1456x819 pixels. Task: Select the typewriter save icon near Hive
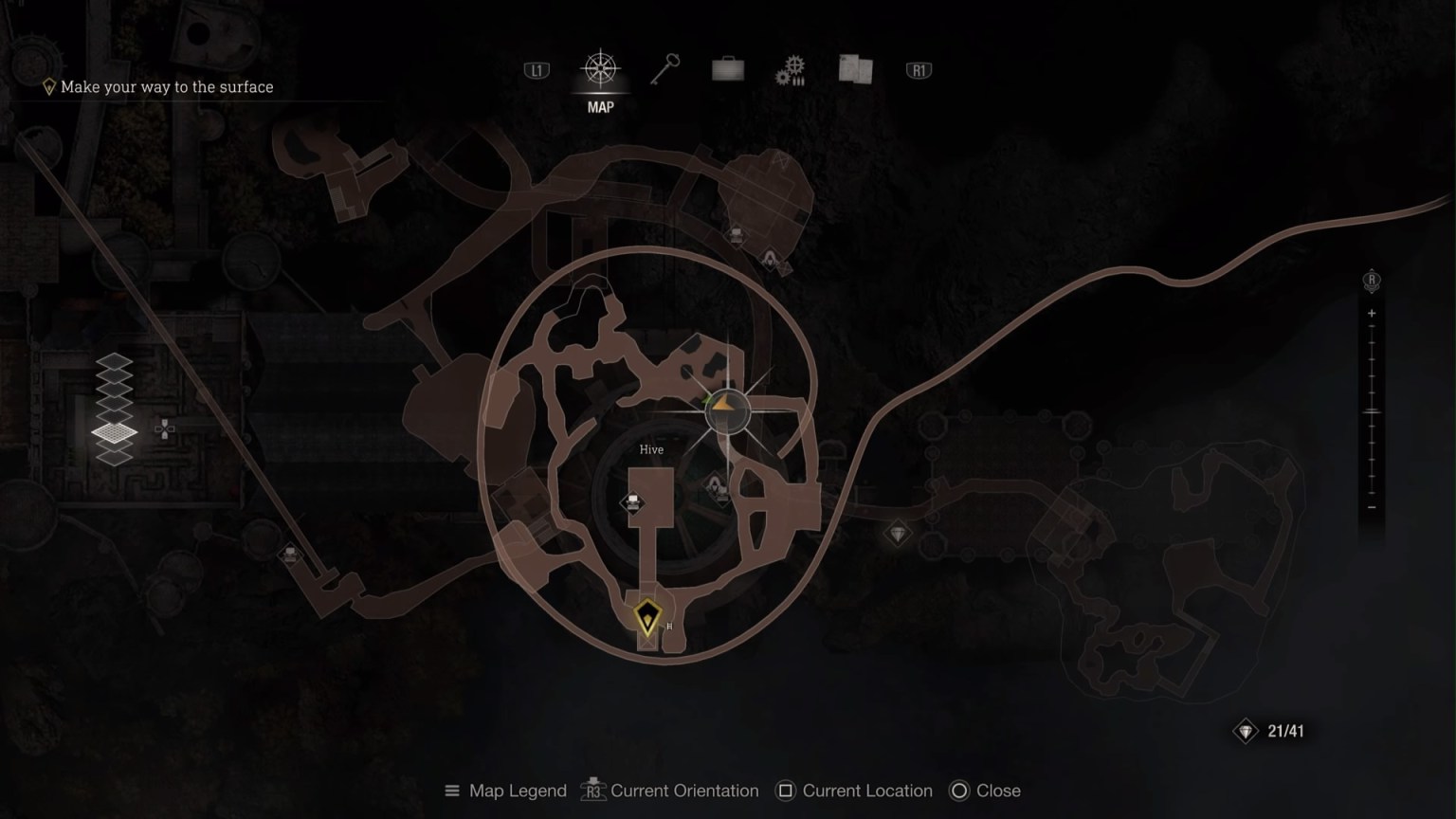click(633, 500)
